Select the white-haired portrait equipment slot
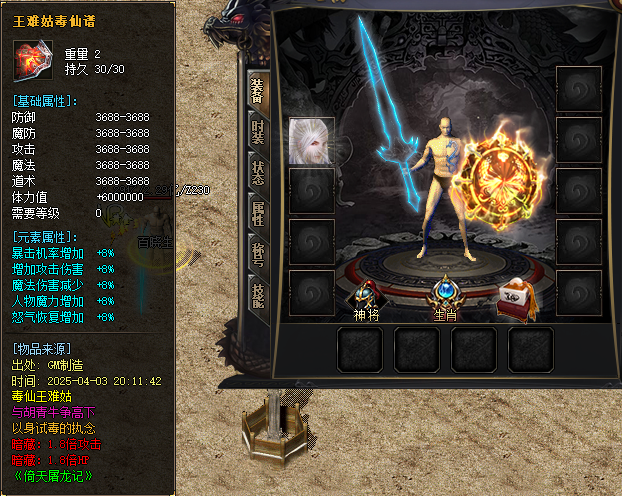Screen dimensions: 622x496 click(x=311, y=141)
